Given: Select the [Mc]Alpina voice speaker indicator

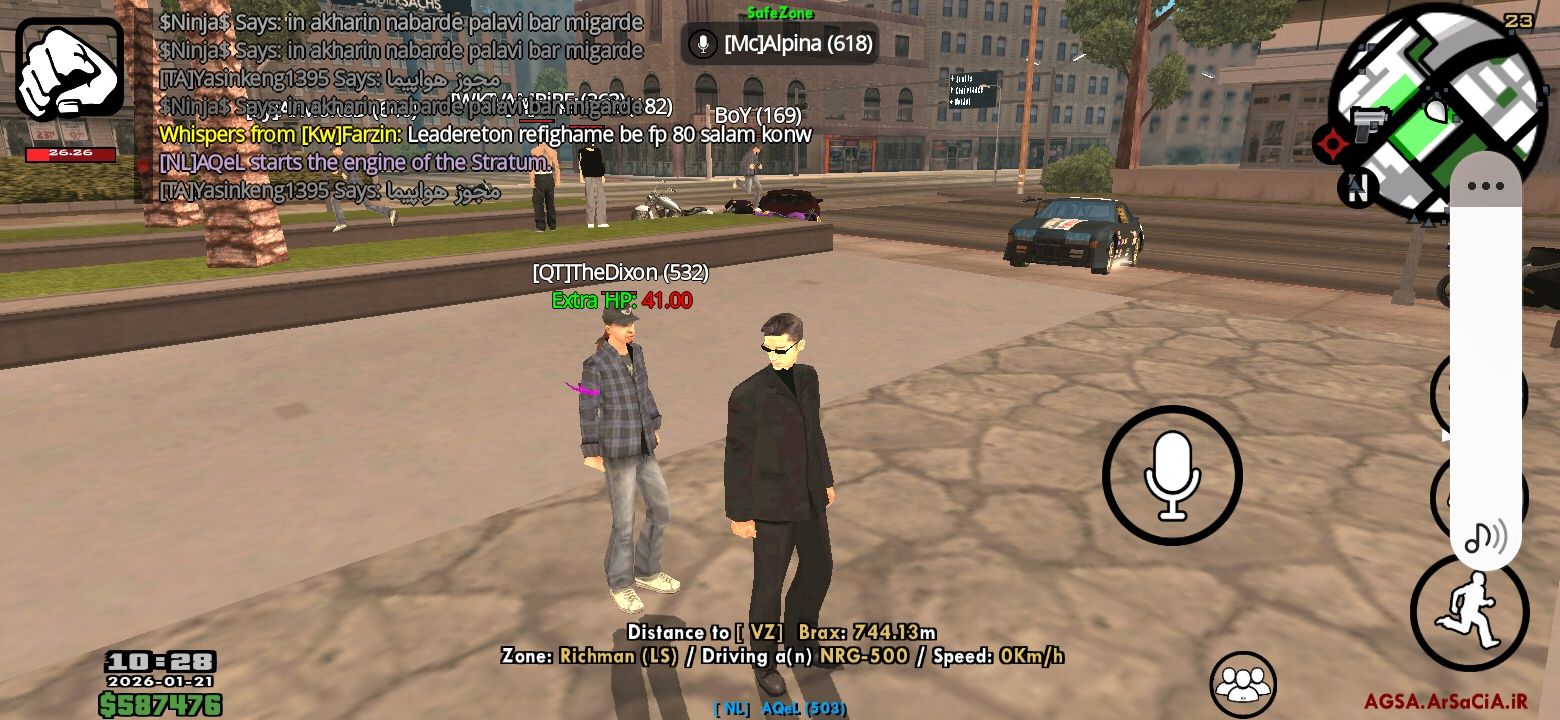Looking at the screenshot, I should click(781, 44).
